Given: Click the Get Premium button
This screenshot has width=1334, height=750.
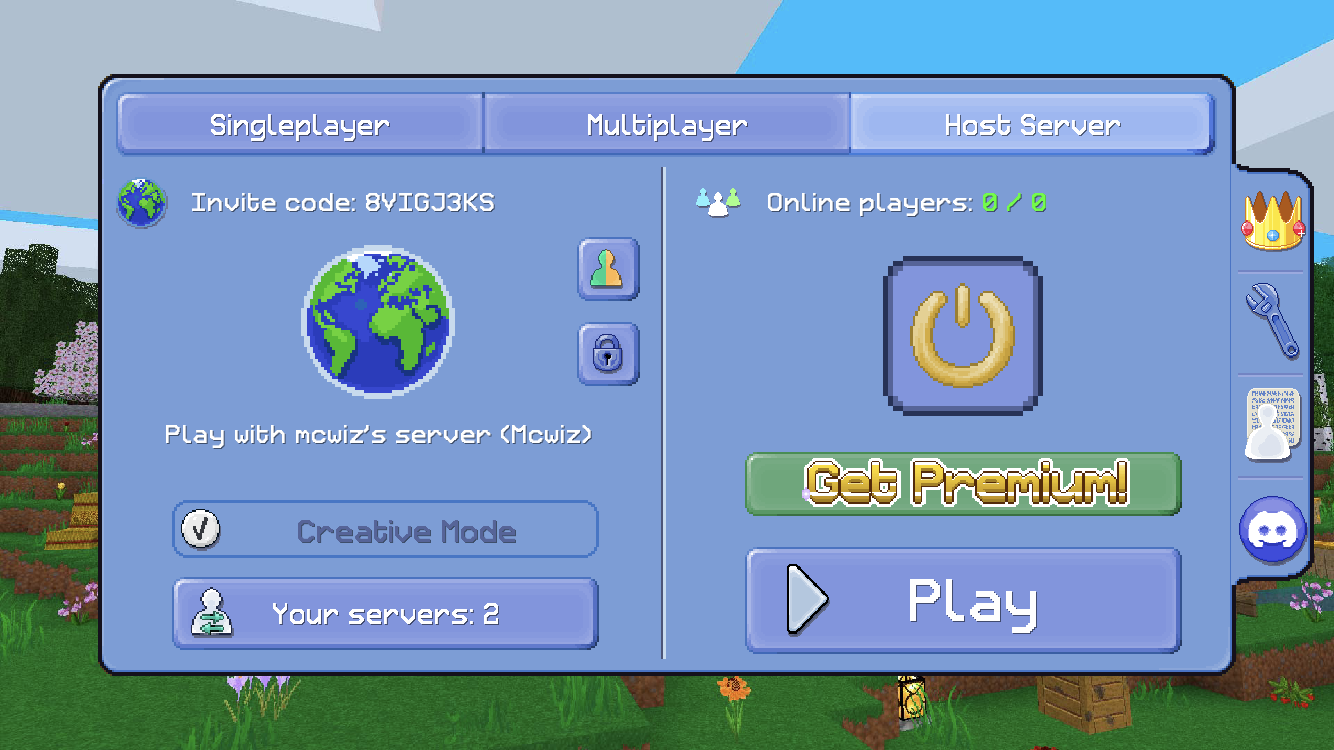Looking at the screenshot, I should (963, 484).
